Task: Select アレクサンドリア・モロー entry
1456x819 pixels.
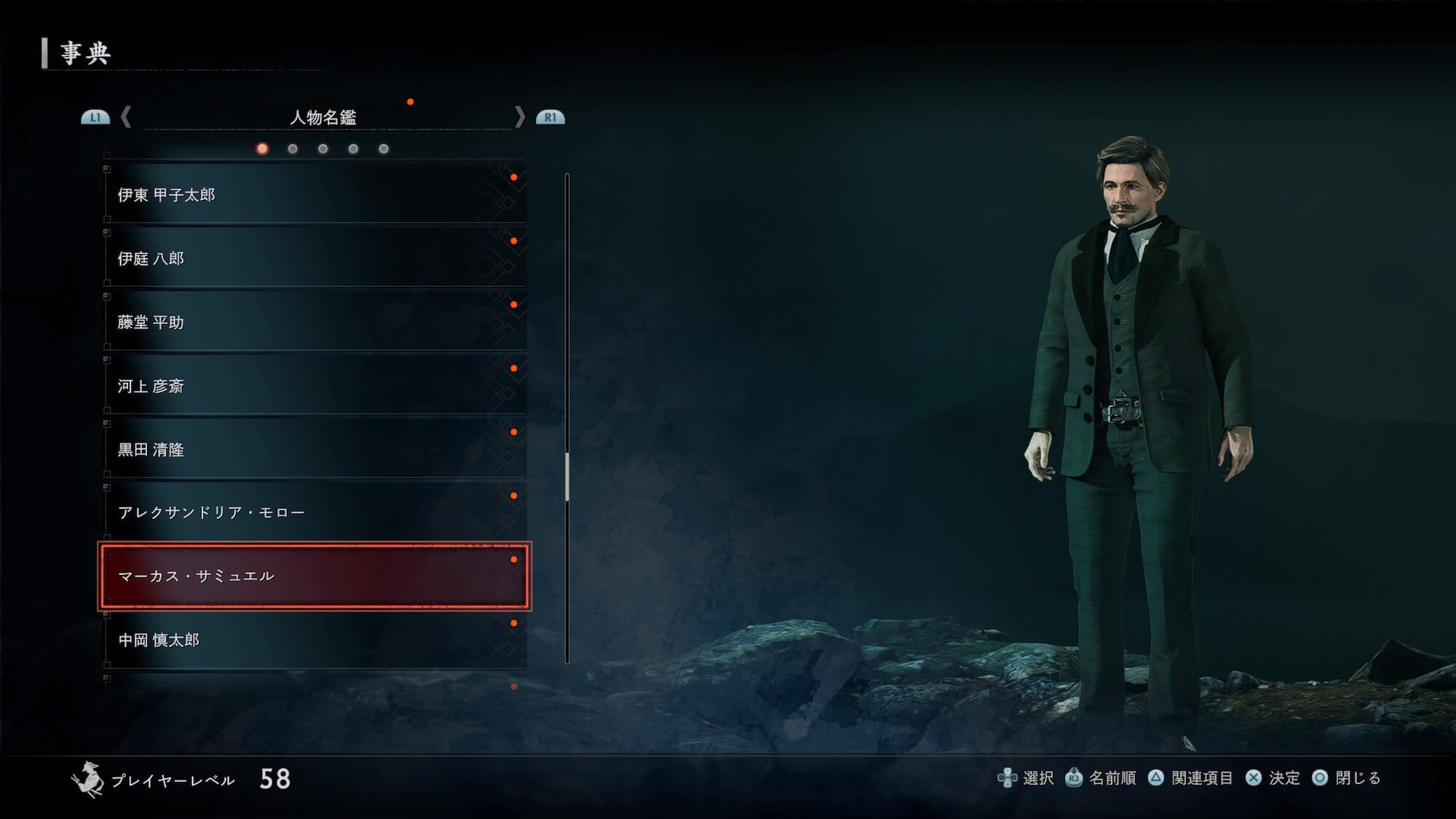Action: pyautogui.click(x=314, y=513)
